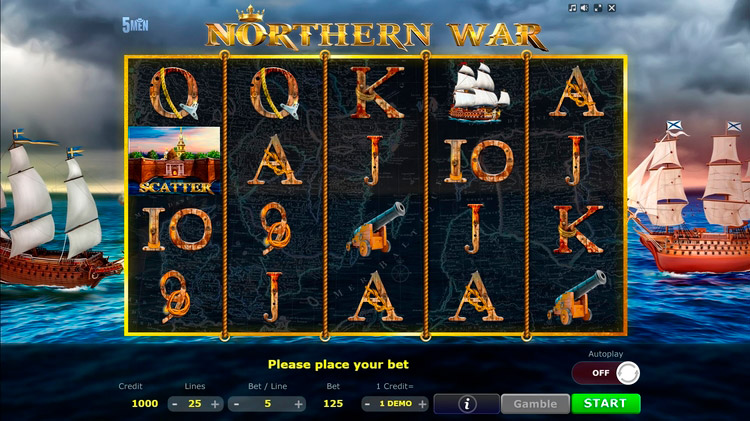Viewport: 750px width, 421px height.
Task: Decrease the 1 Credit denomination value
Action: [369, 404]
